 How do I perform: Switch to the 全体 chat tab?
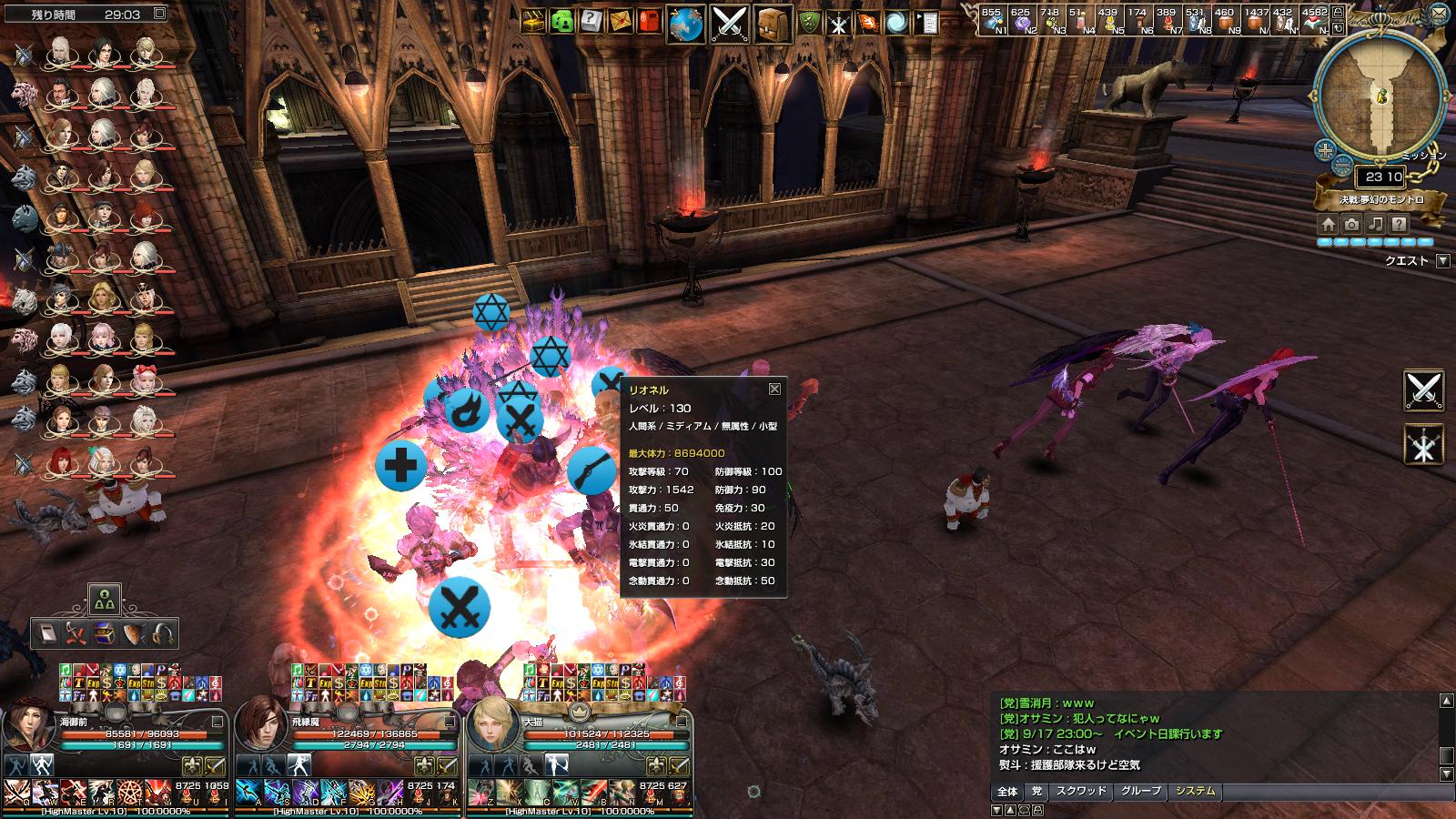point(1007,792)
